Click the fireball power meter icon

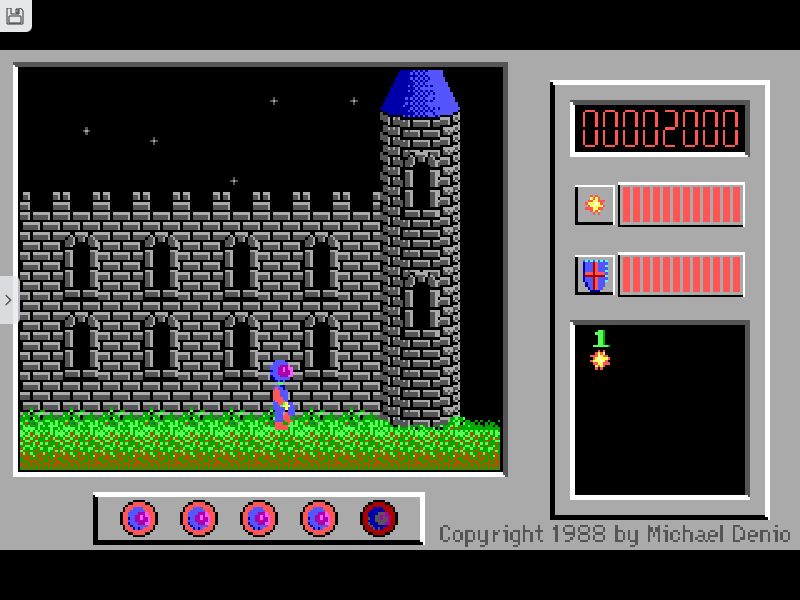(x=595, y=204)
